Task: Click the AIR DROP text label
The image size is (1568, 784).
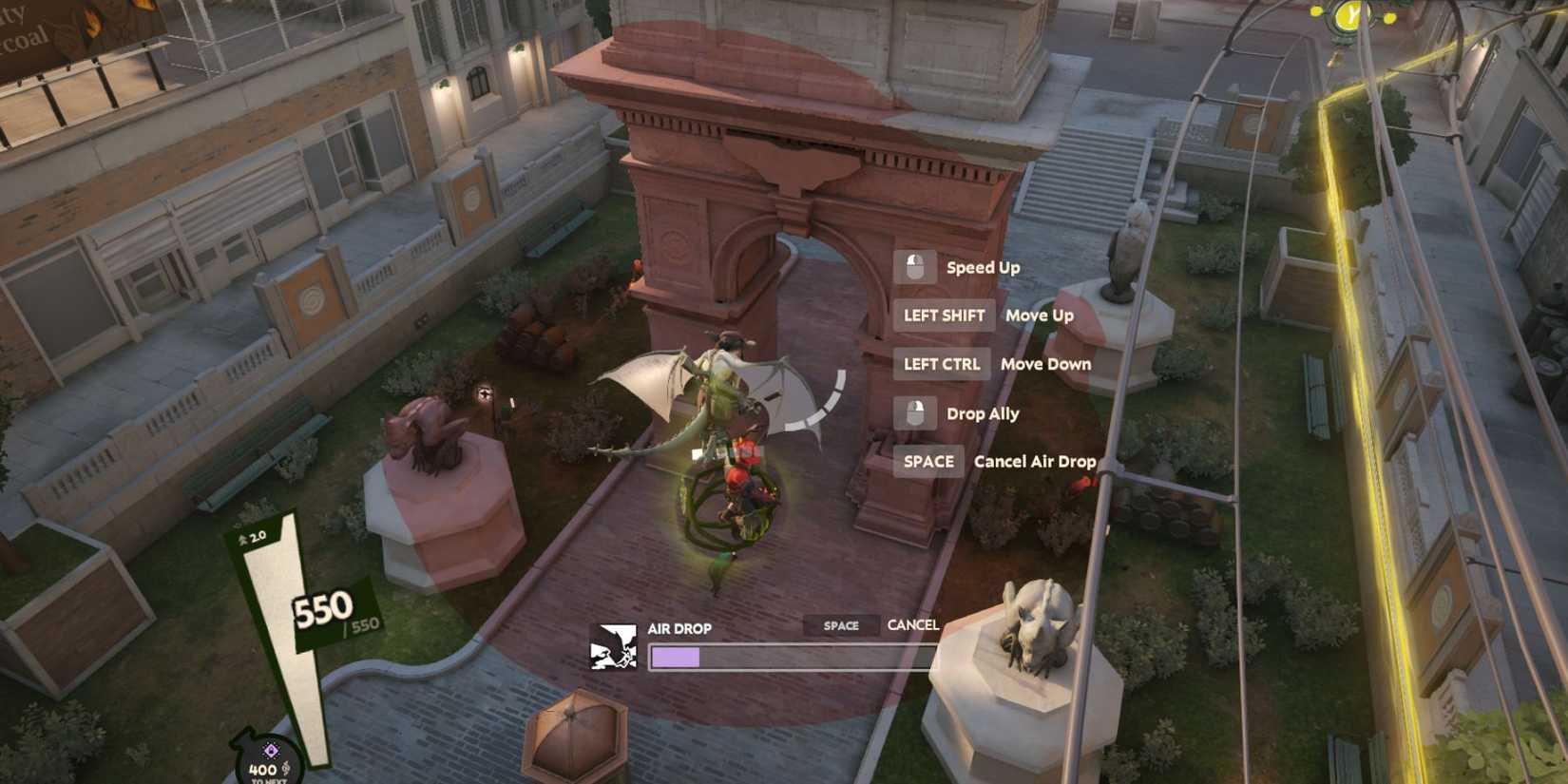Action: click(x=679, y=626)
